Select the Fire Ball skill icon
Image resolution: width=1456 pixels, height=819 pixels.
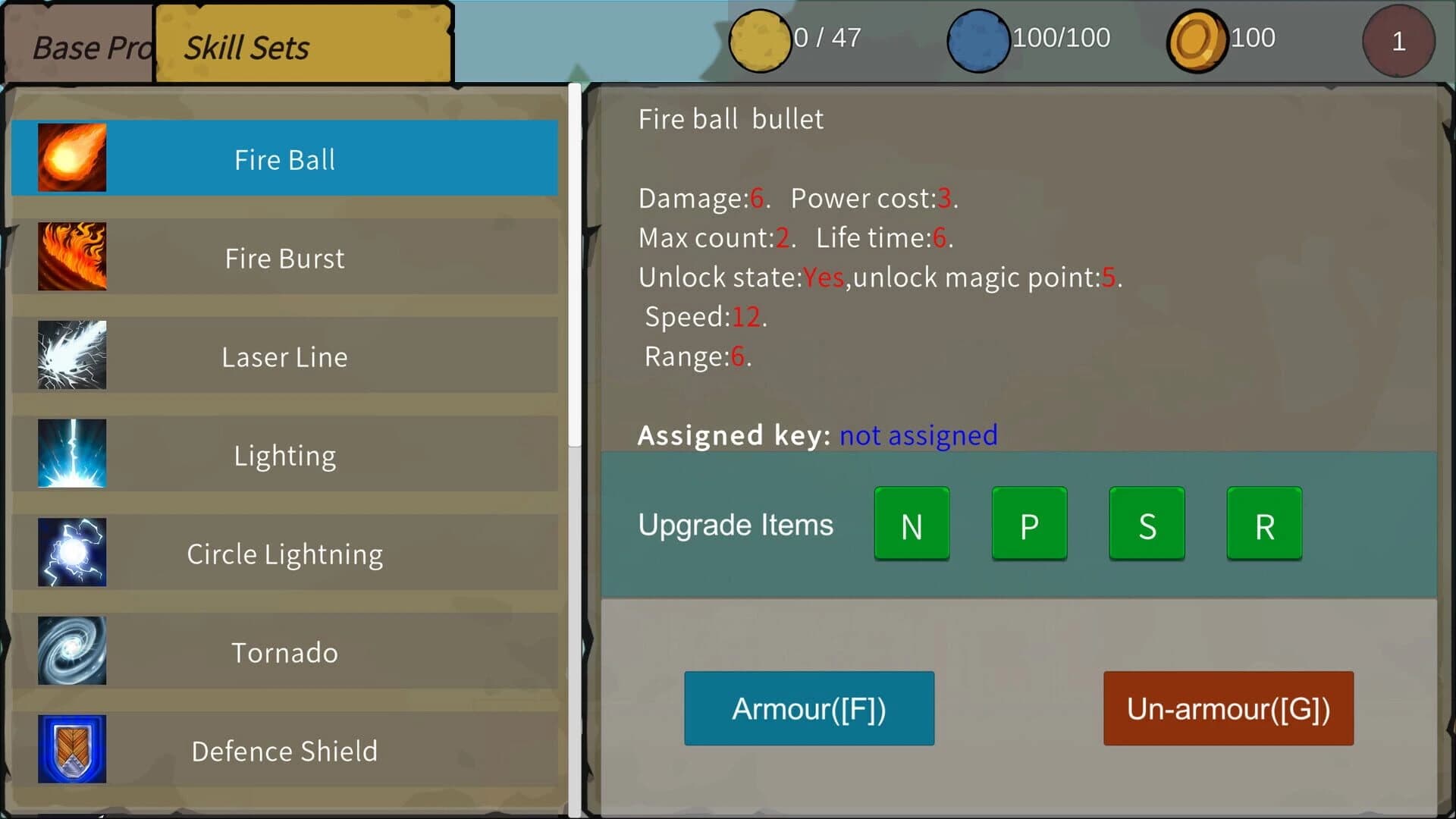[72, 158]
